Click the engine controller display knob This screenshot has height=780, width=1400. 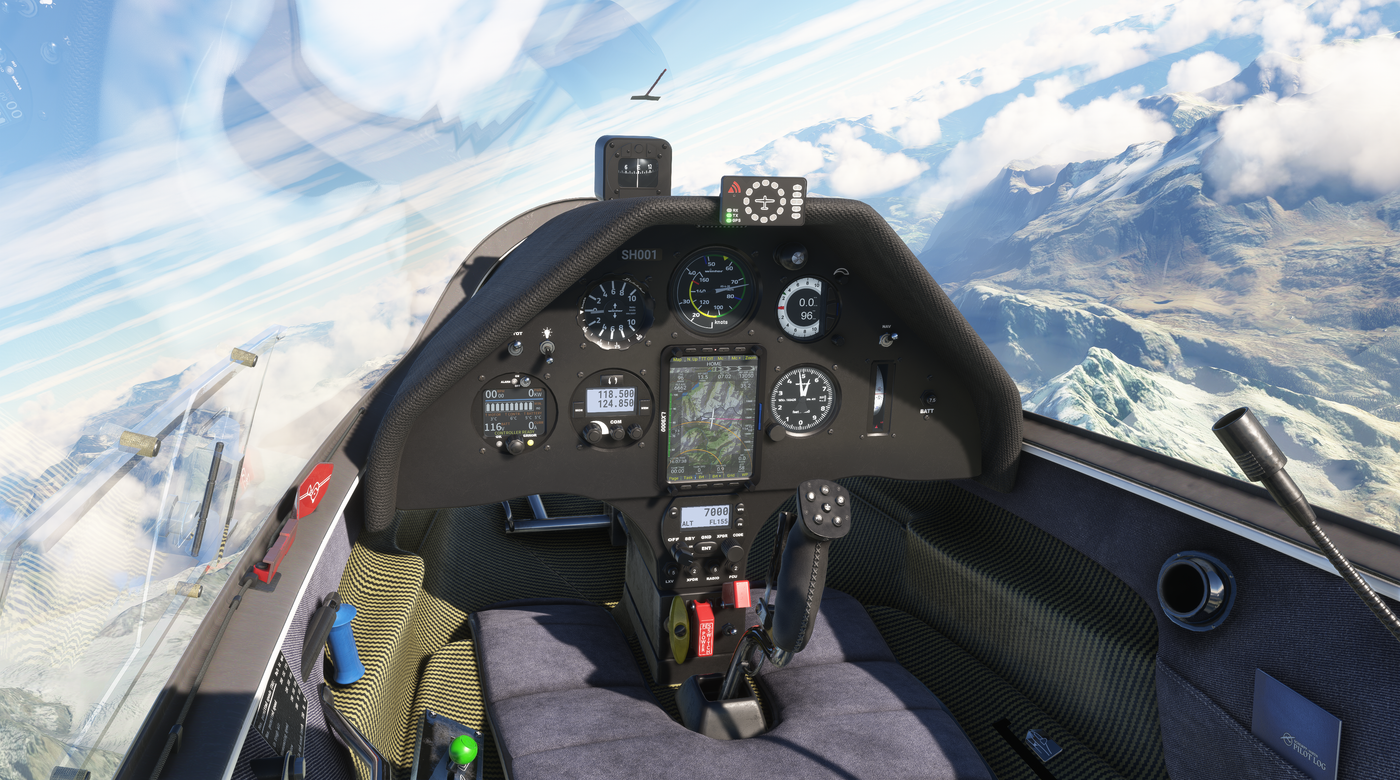click(516, 445)
